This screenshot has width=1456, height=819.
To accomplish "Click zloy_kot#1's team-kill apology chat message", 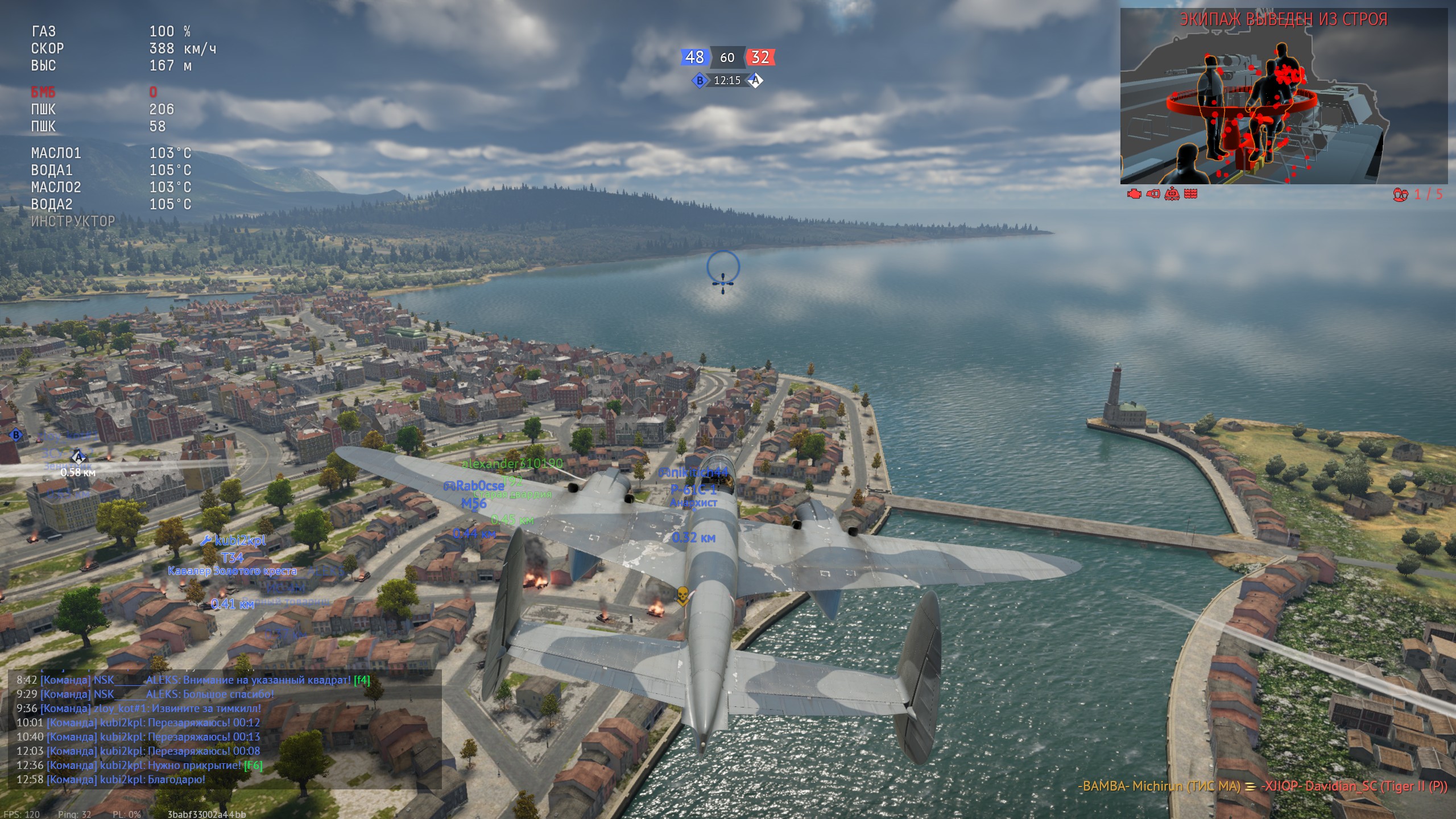I will pos(139,708).
